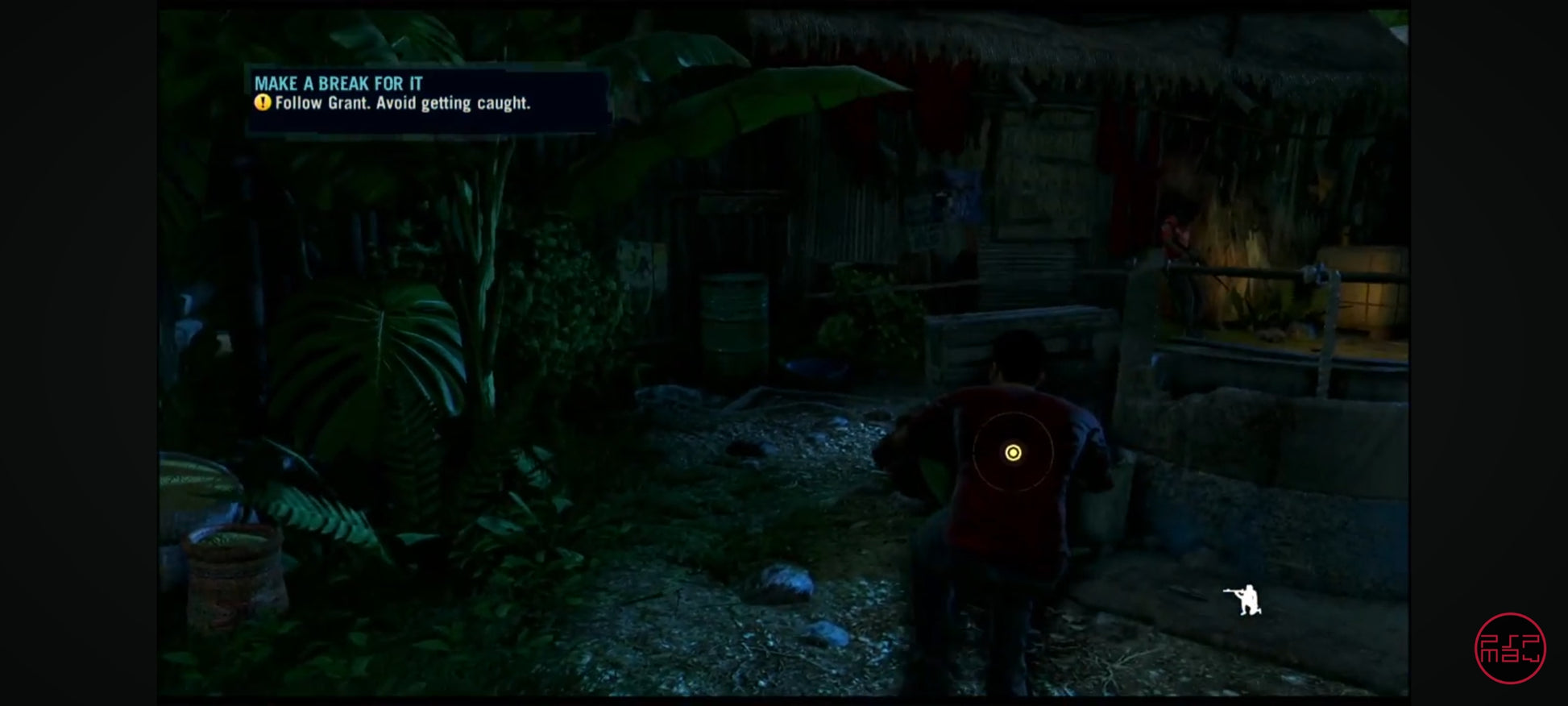Click the red circular channel logo watermark

point(1510,648)
